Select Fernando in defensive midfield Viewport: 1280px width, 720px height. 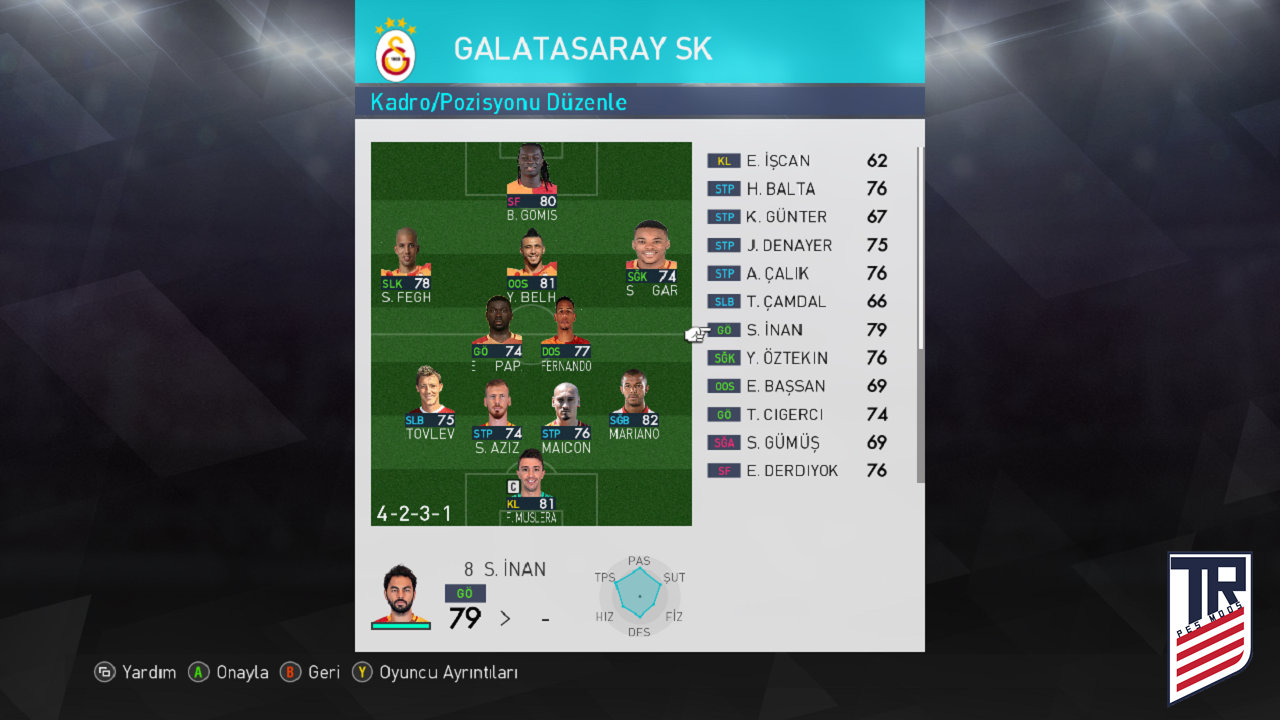[x=566, y=336]
